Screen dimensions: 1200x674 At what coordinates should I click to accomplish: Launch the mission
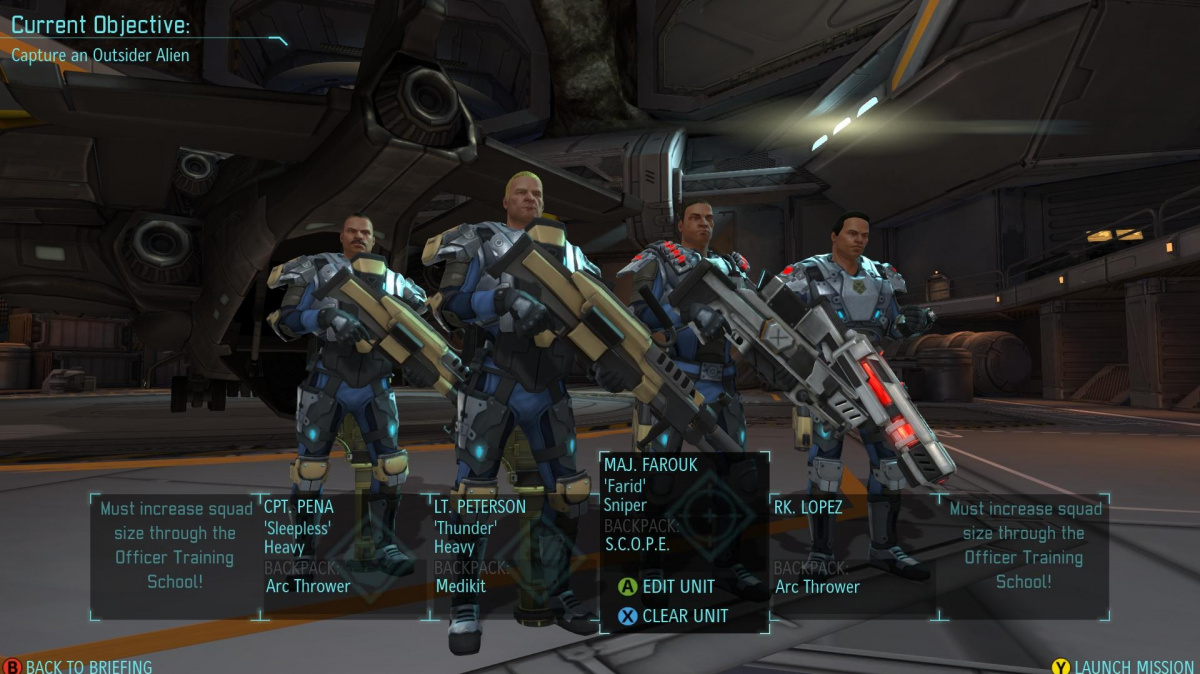click(x=1124, y=666)
